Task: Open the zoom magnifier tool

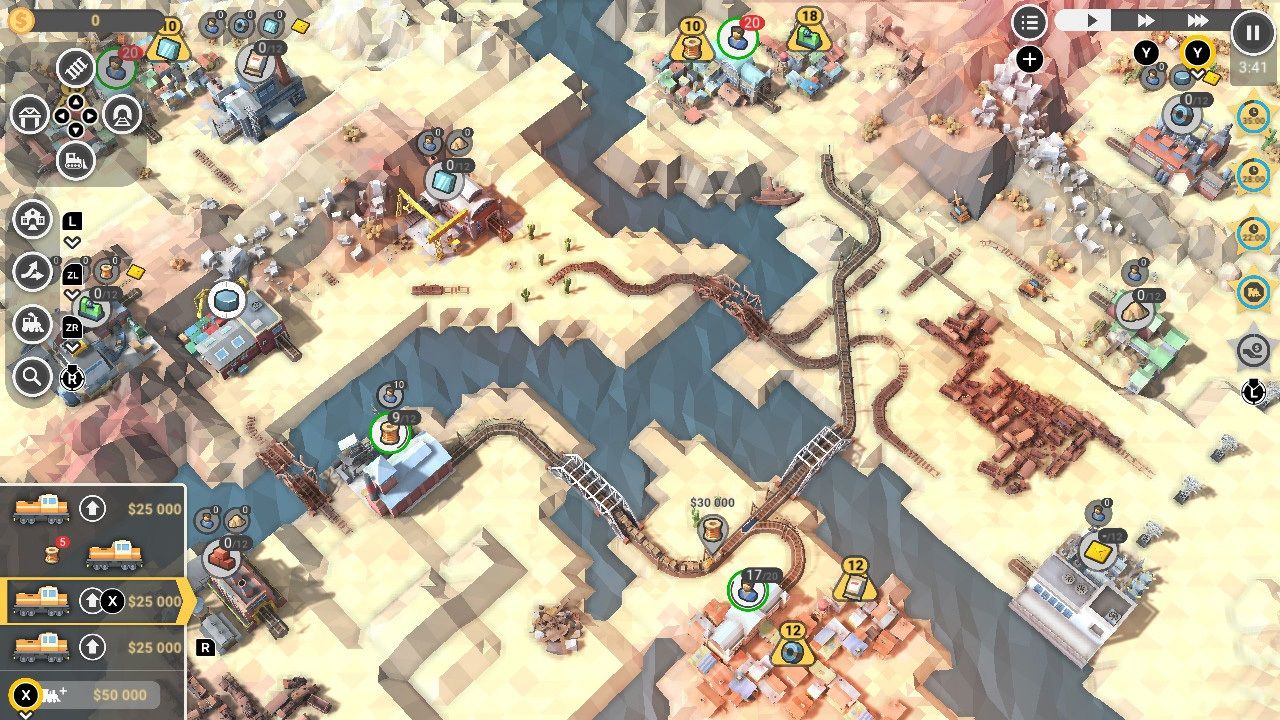Action: click(33, 378)
